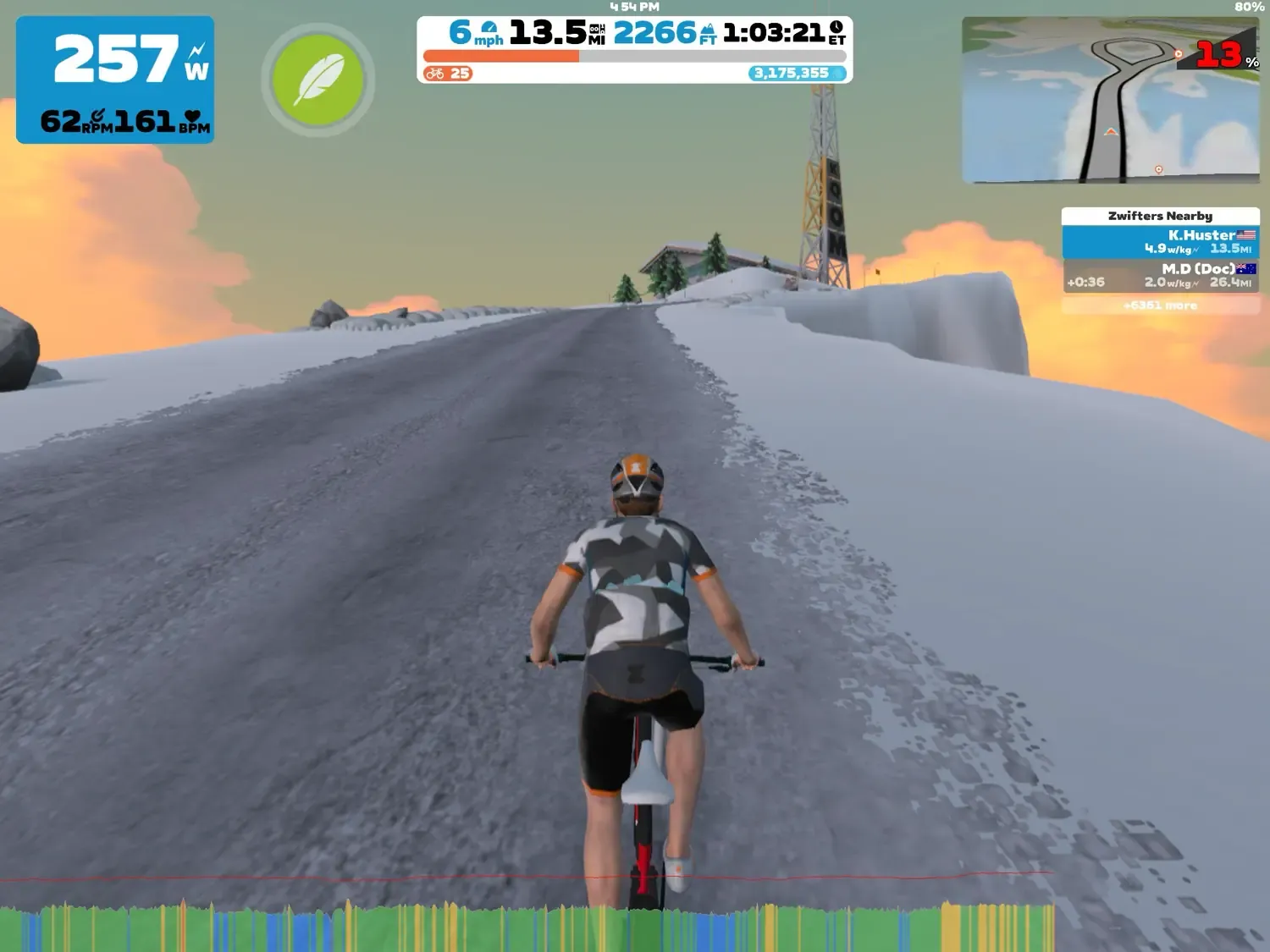Click the 257 W power panel
1270x952 pixels.
(x=115, y=80)
